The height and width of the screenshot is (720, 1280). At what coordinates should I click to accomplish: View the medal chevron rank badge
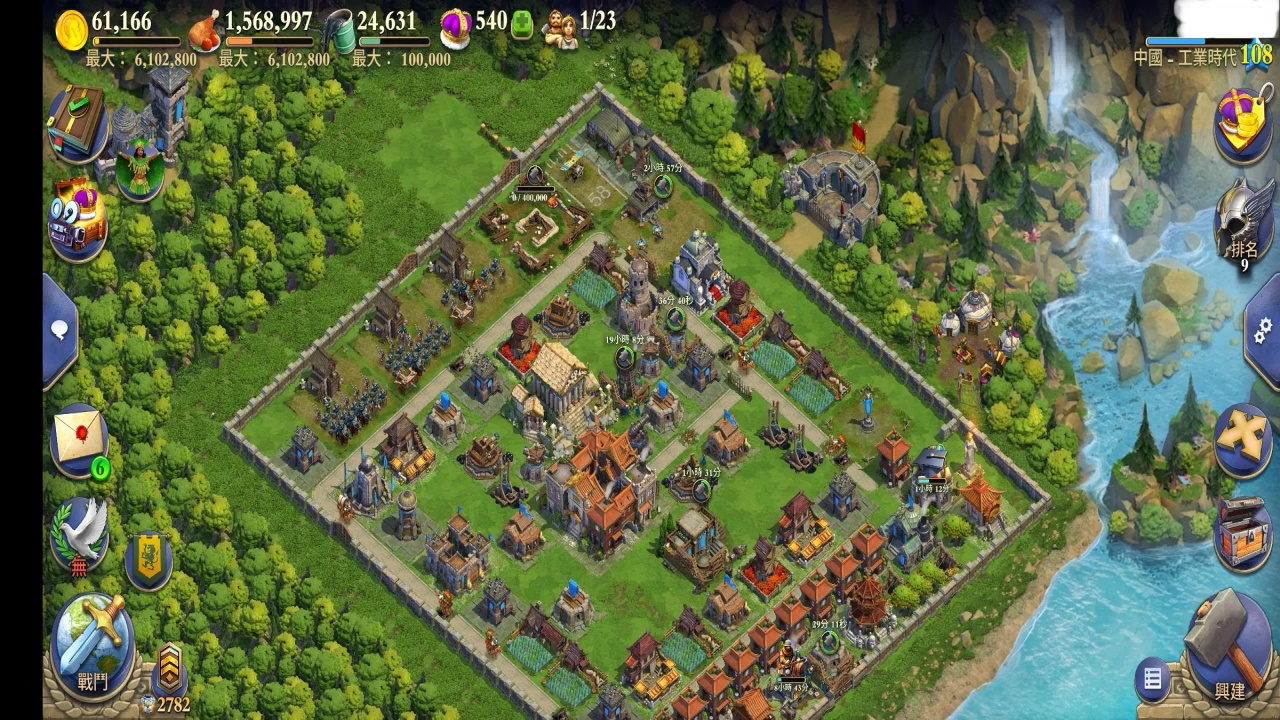click(x=169, y=665)
